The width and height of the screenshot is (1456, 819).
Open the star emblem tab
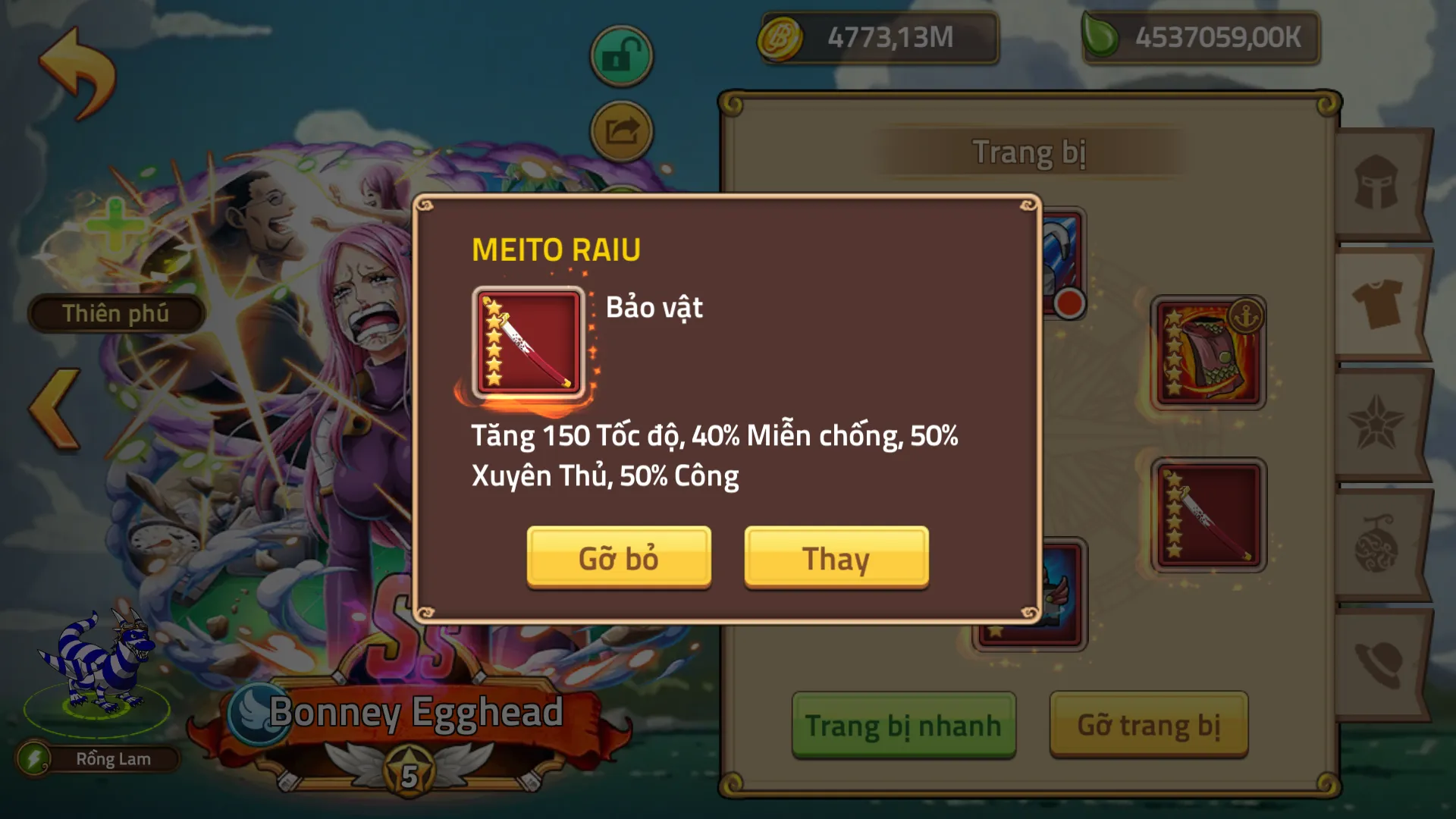pyautogui.click(x=1376, y=423)
